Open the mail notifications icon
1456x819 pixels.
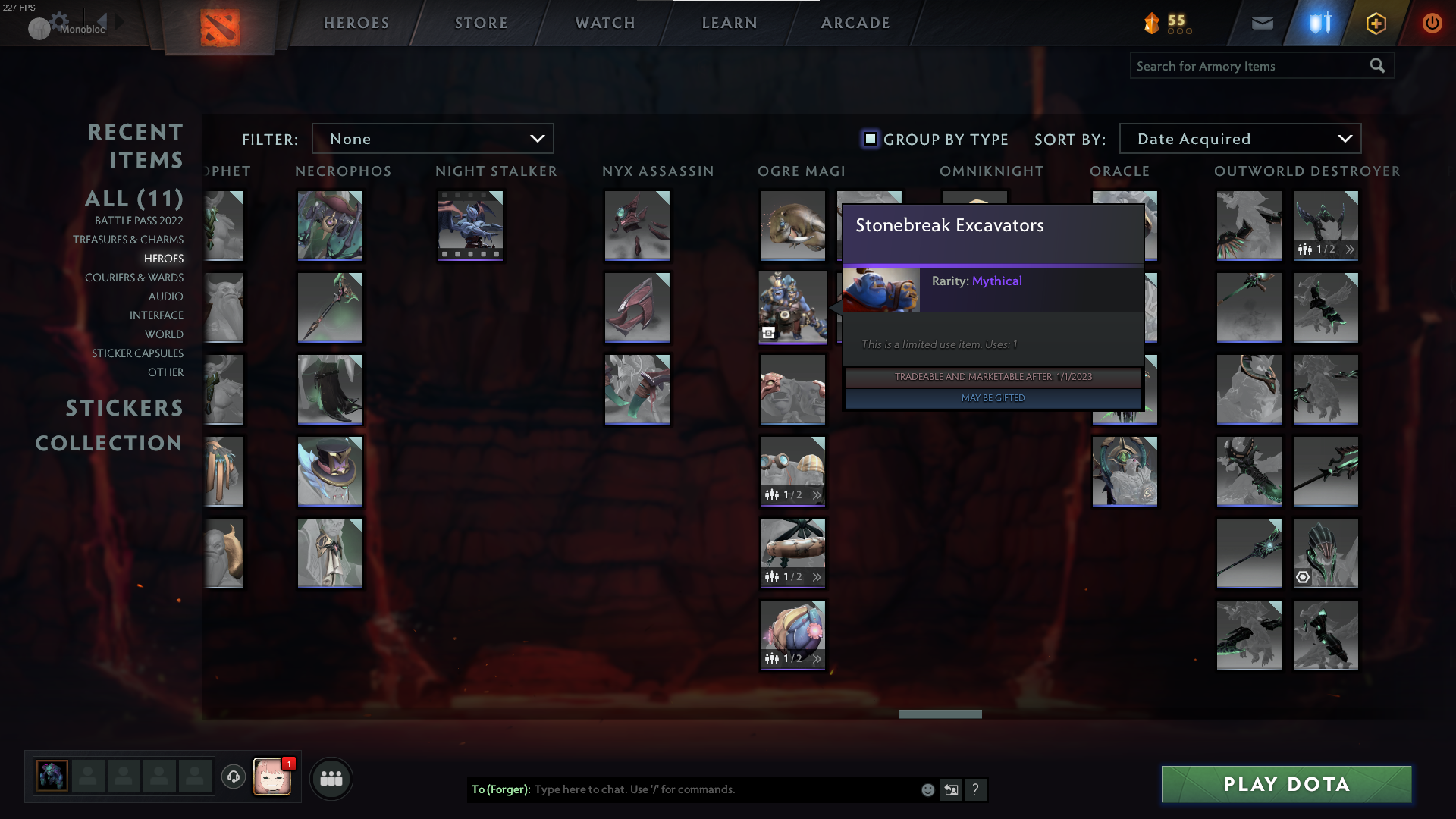(x=1262, y=22)
